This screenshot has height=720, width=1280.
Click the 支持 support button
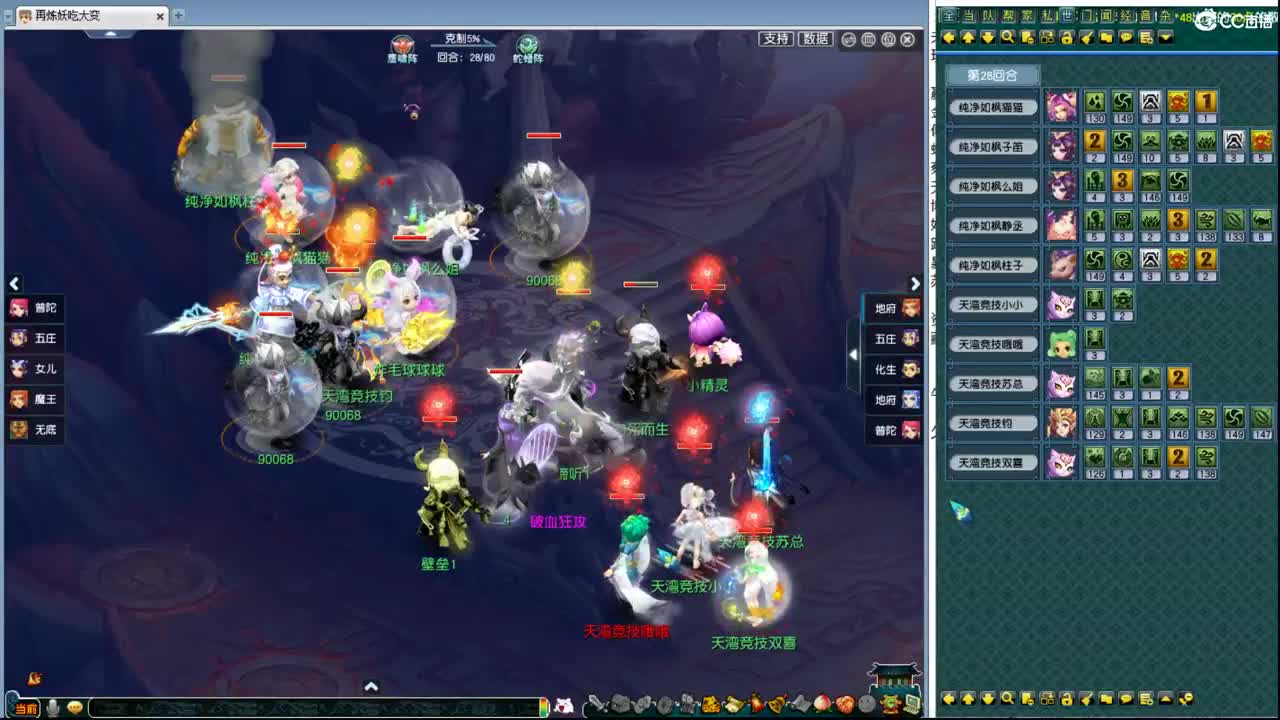778,39
